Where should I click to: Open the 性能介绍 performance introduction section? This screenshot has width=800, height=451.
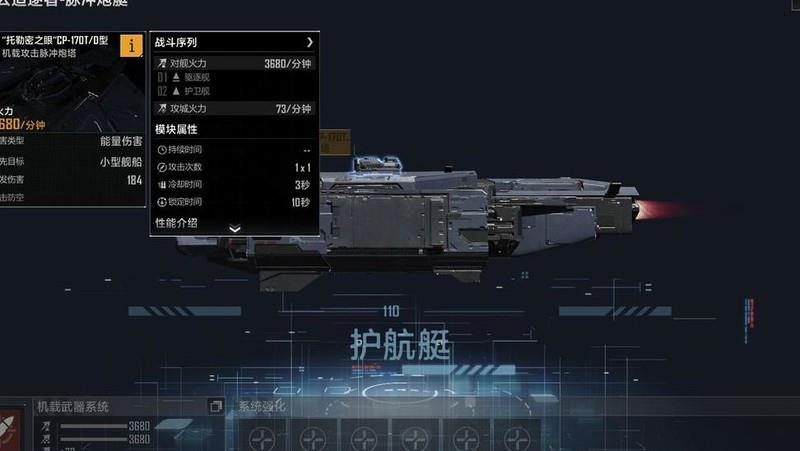pyautogui.click(x=176, y=222)
